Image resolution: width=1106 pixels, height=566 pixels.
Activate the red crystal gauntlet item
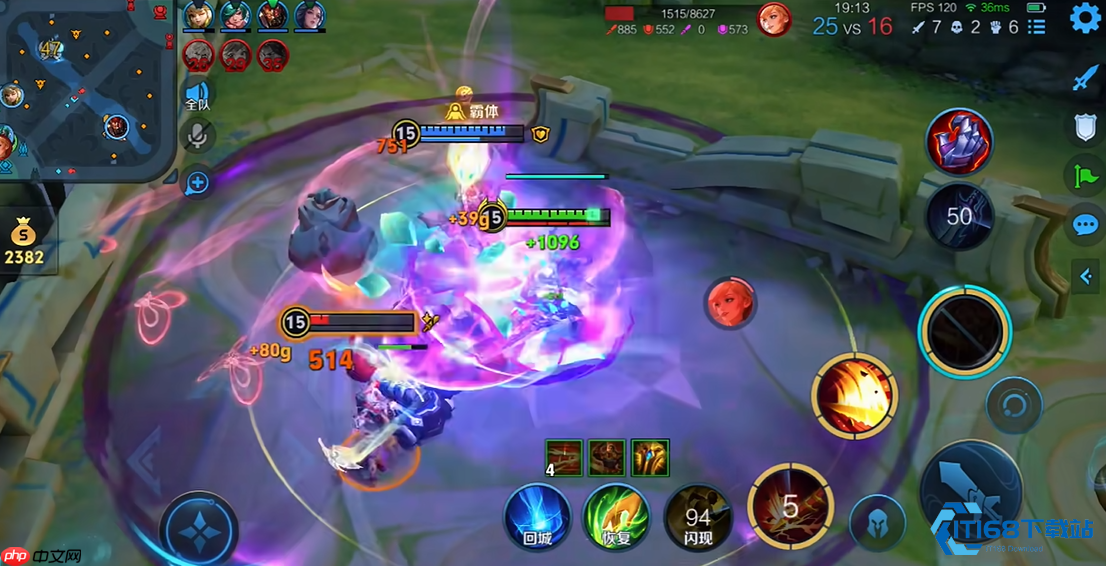959,142
